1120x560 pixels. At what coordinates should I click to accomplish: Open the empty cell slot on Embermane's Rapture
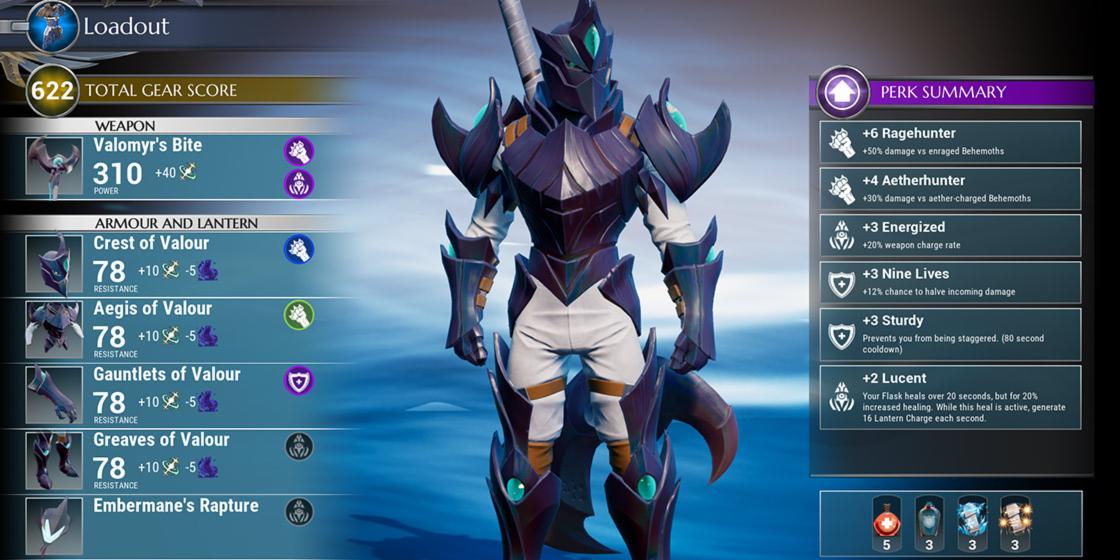pos(298,512)
